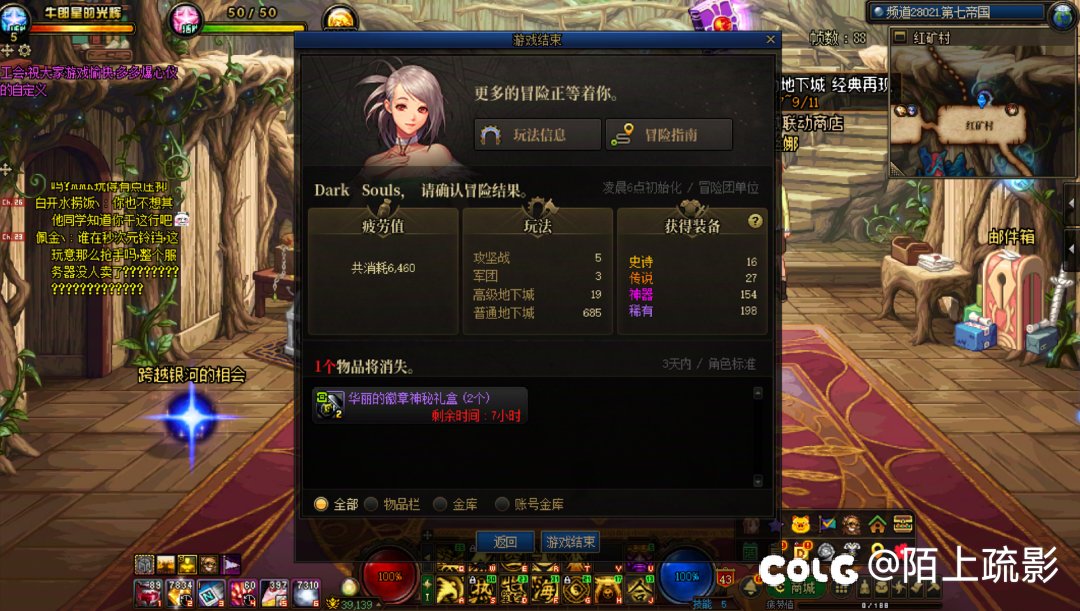Activate the 海 skill icon on the skill bar

(x=546, y=586)
